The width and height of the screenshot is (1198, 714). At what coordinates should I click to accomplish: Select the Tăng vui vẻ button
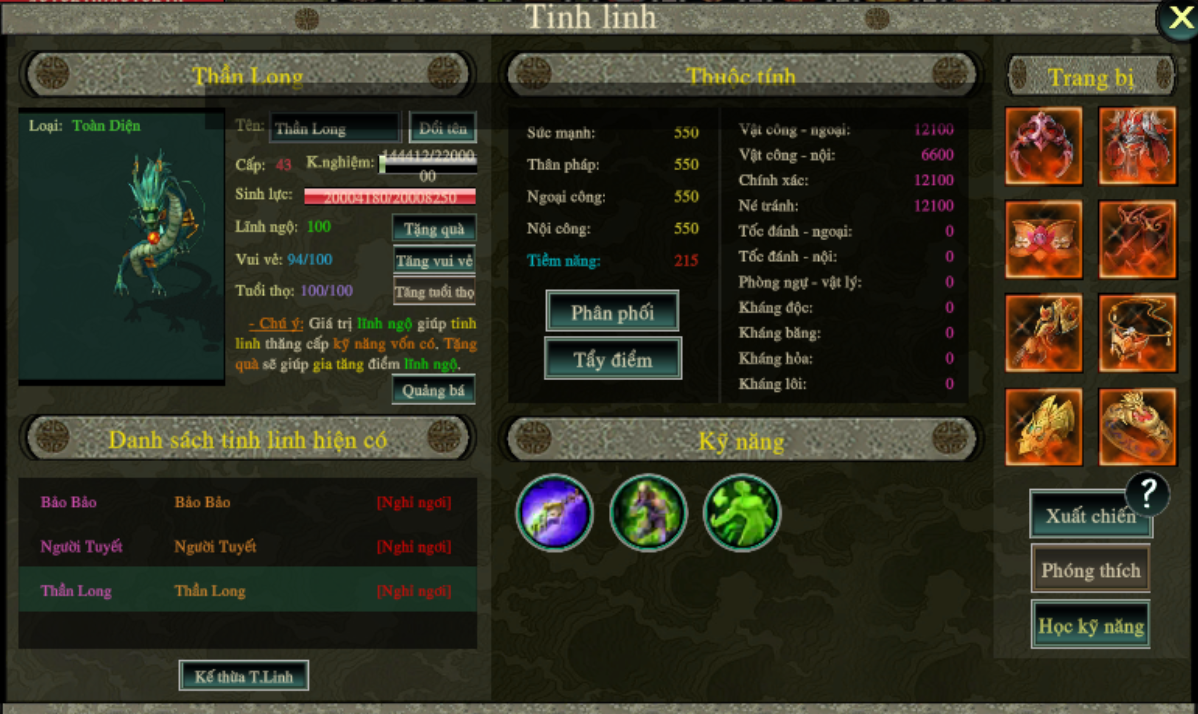(434, 261)
